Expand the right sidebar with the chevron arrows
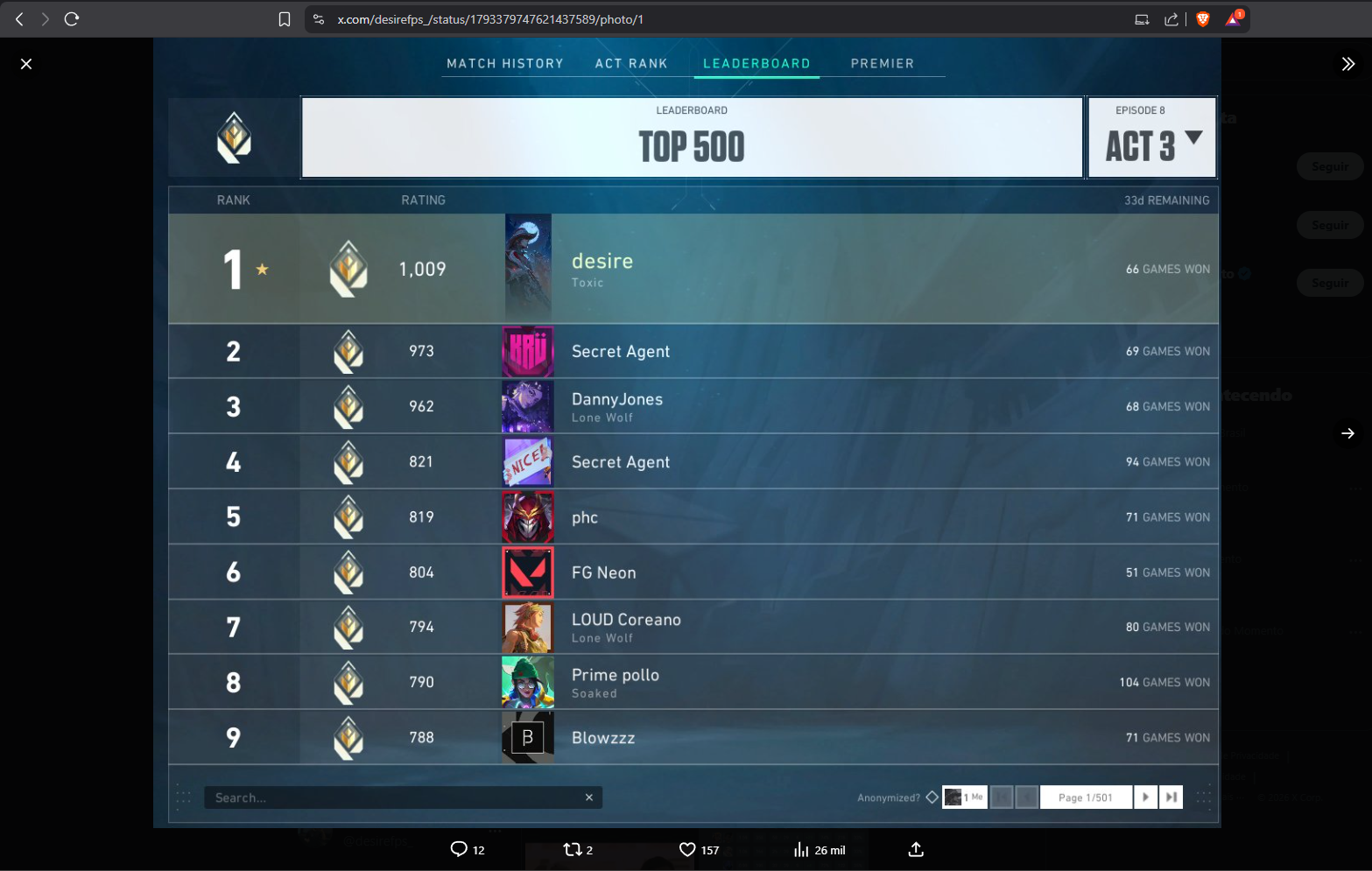 [1347, 63]
